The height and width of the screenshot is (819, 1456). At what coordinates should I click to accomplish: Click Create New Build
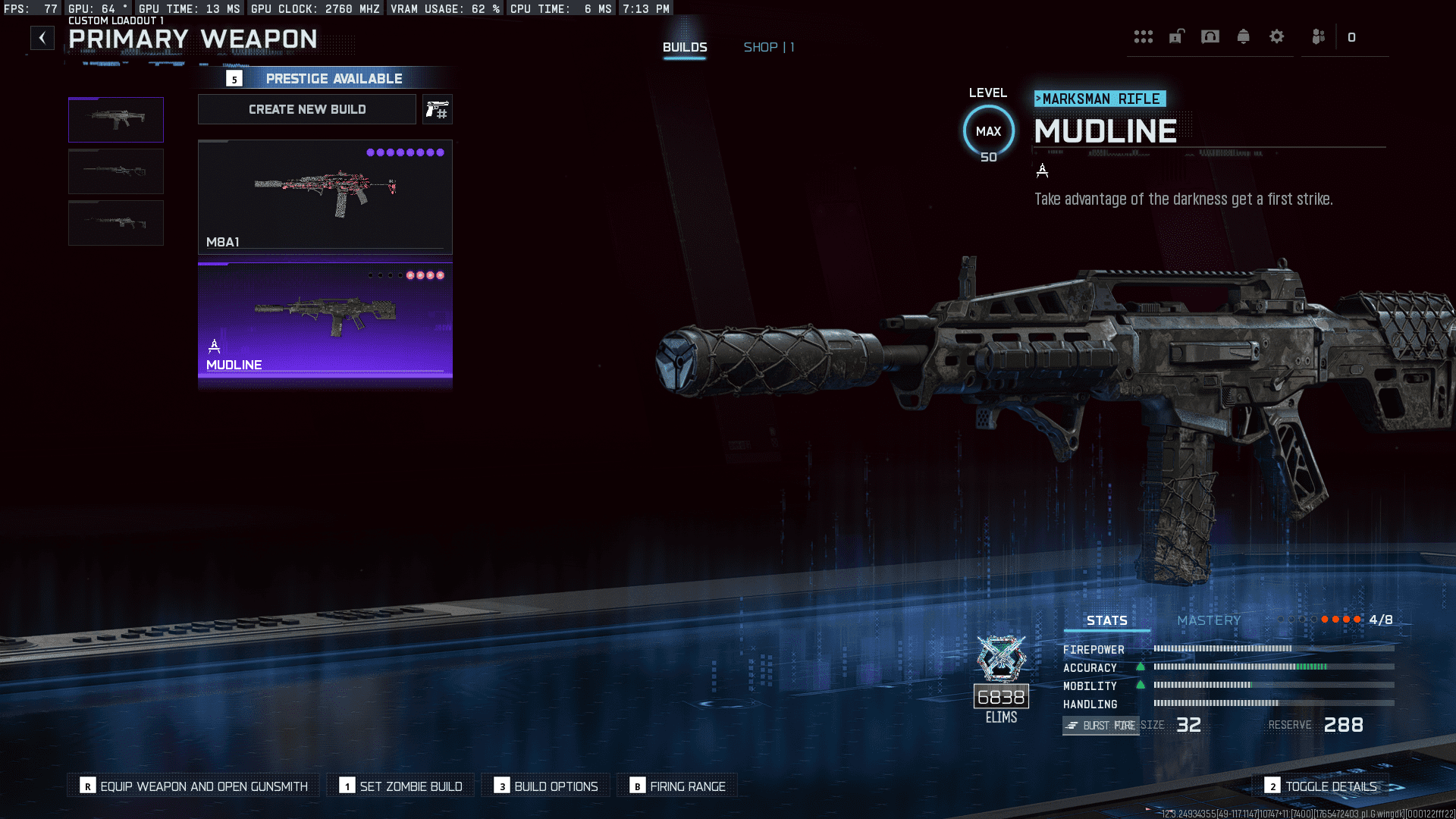point(307,109)
